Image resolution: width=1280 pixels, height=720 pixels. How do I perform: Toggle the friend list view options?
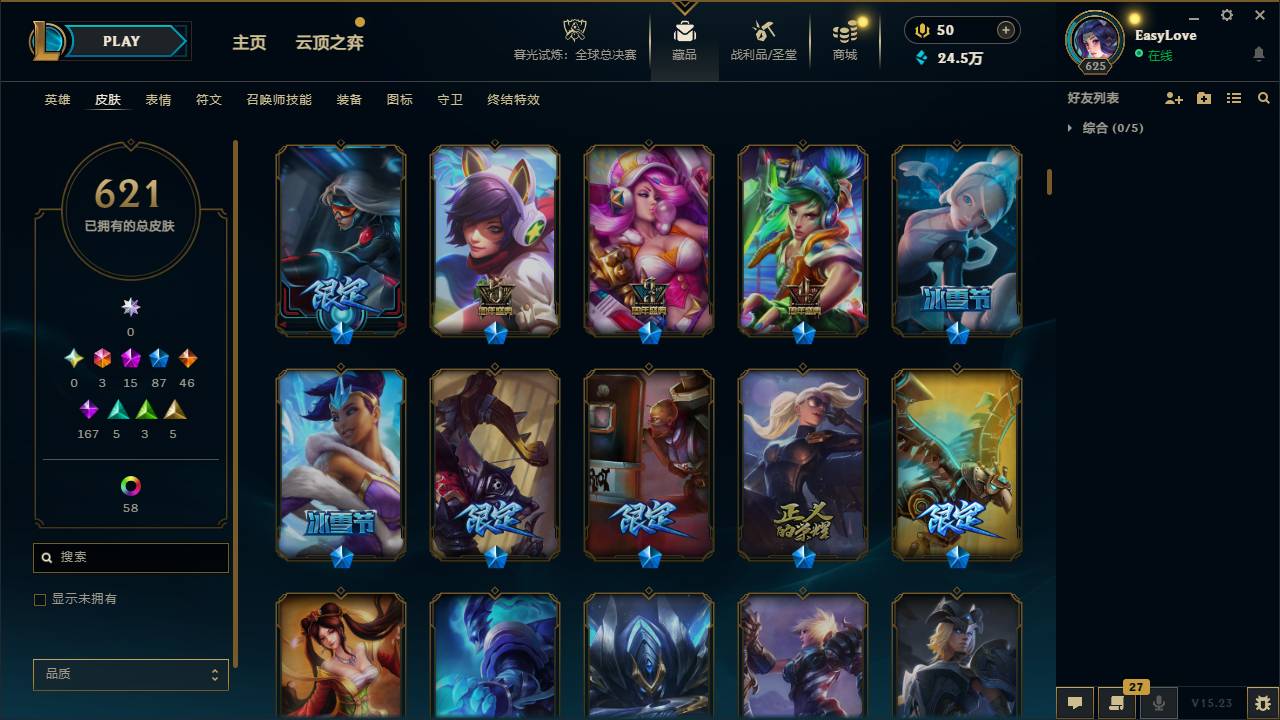click(x=1233, y=98)
